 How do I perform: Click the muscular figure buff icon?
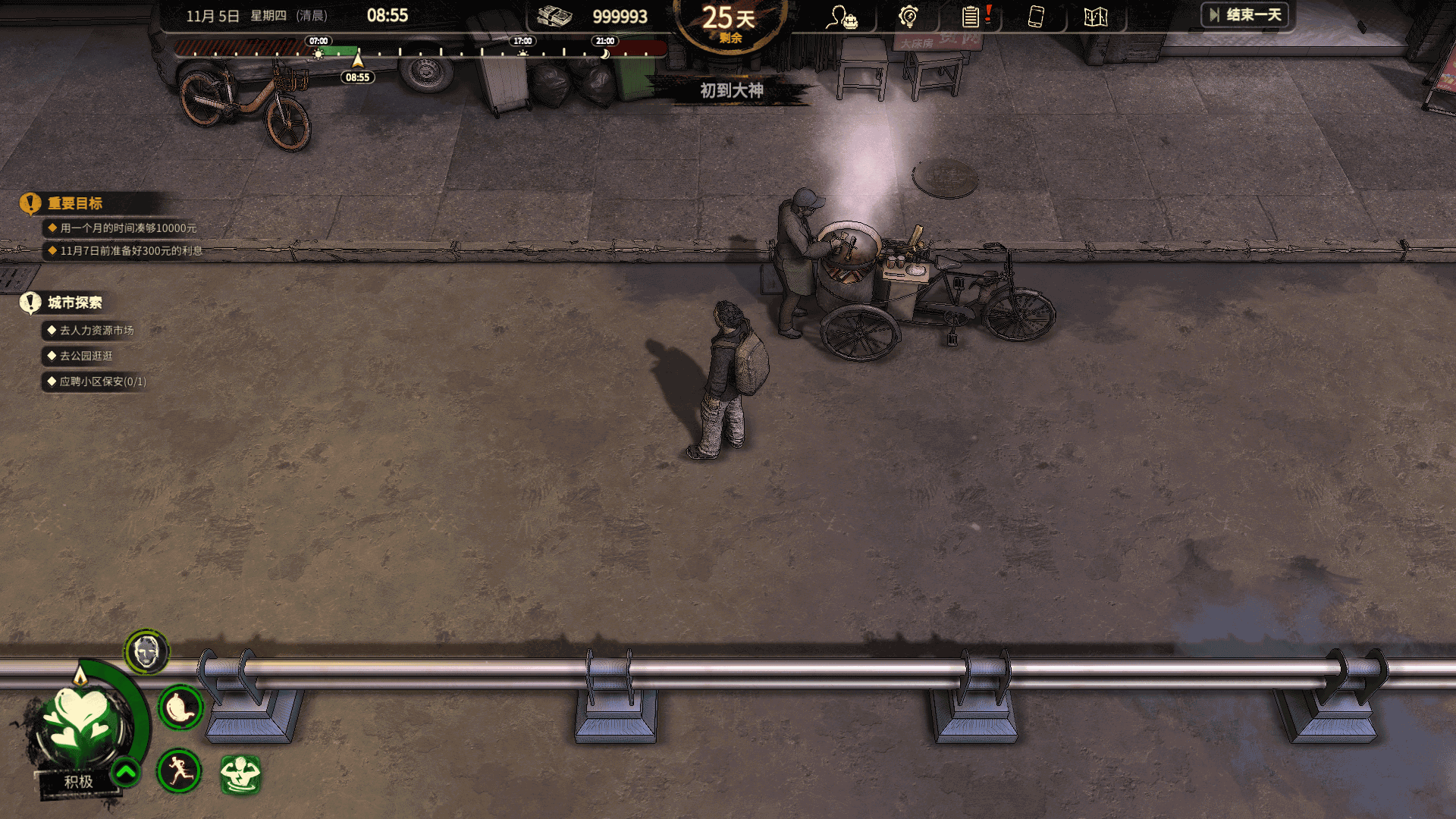point(240,774)
